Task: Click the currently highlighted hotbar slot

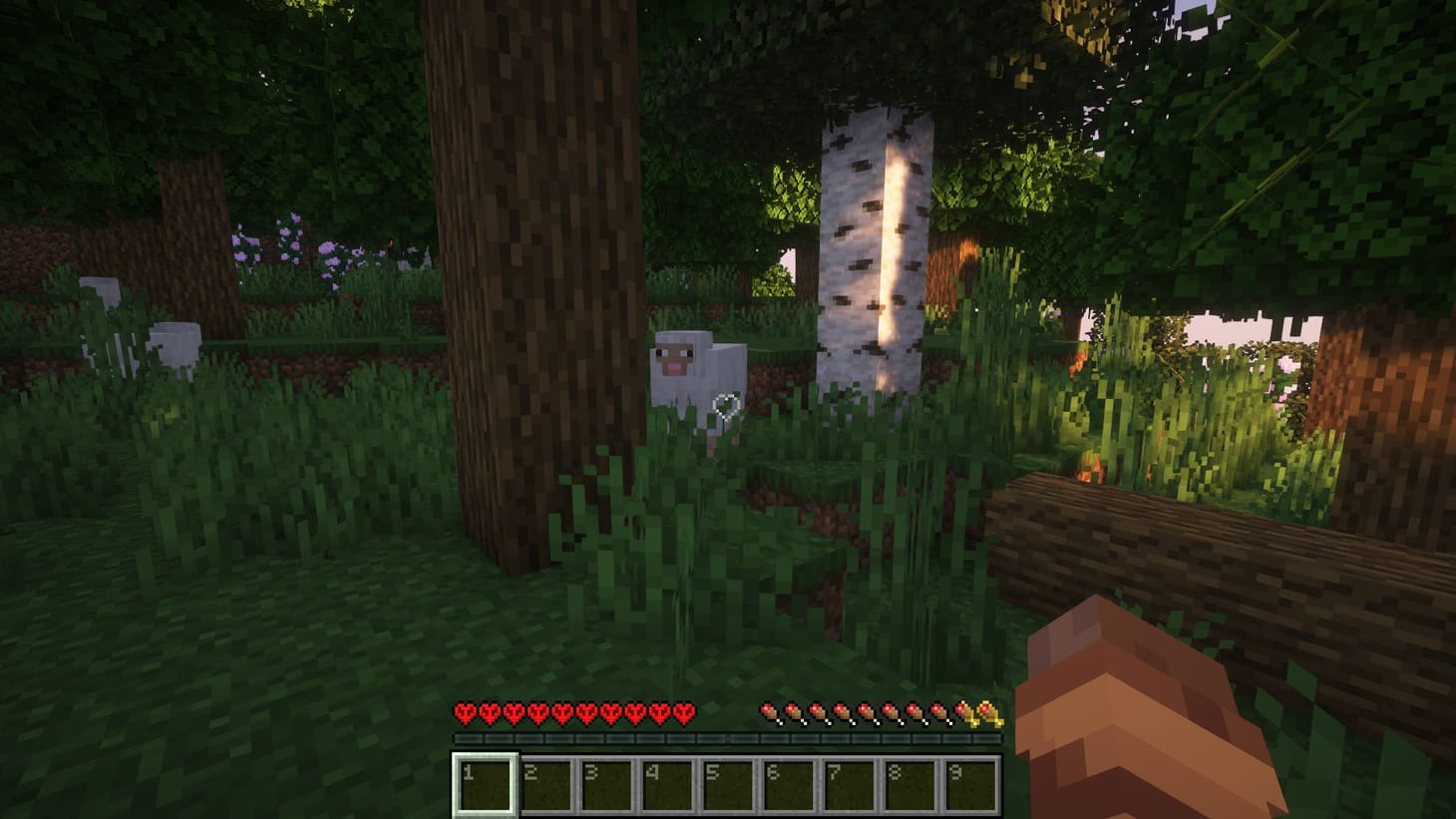Action: click(486, 782)
